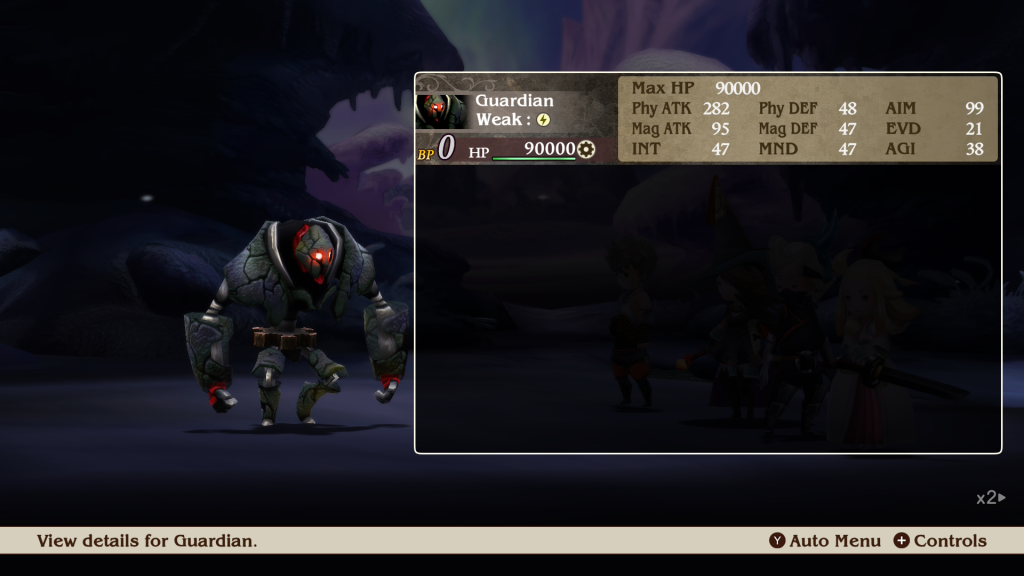Click the lightning weakness icon for Guardian

click(x=543, y=119)
